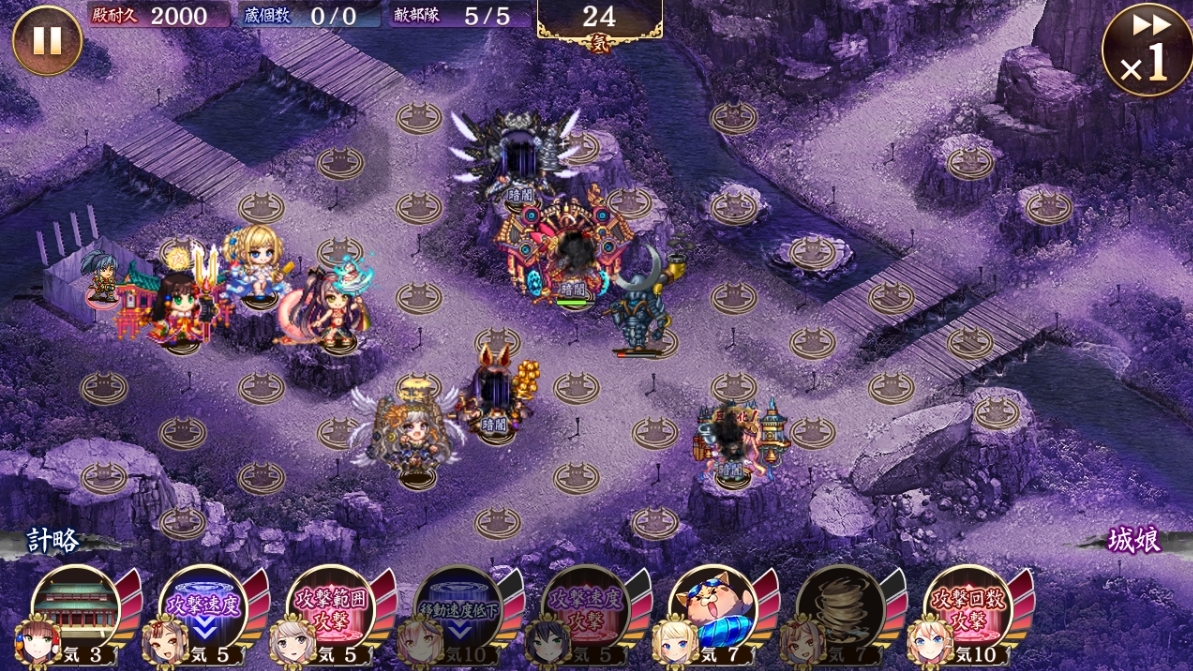The width and height of the screenshot is (1193, 671).
Task: Activate the orange cat stratagem costing 7 ki
Action: pos(713,608)
